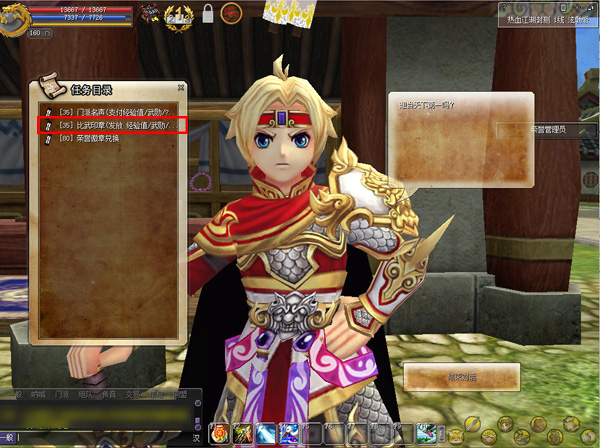Click the golden laurel wreath icon
This screenshot has height=448, width=600.
(x=179, y=14)
